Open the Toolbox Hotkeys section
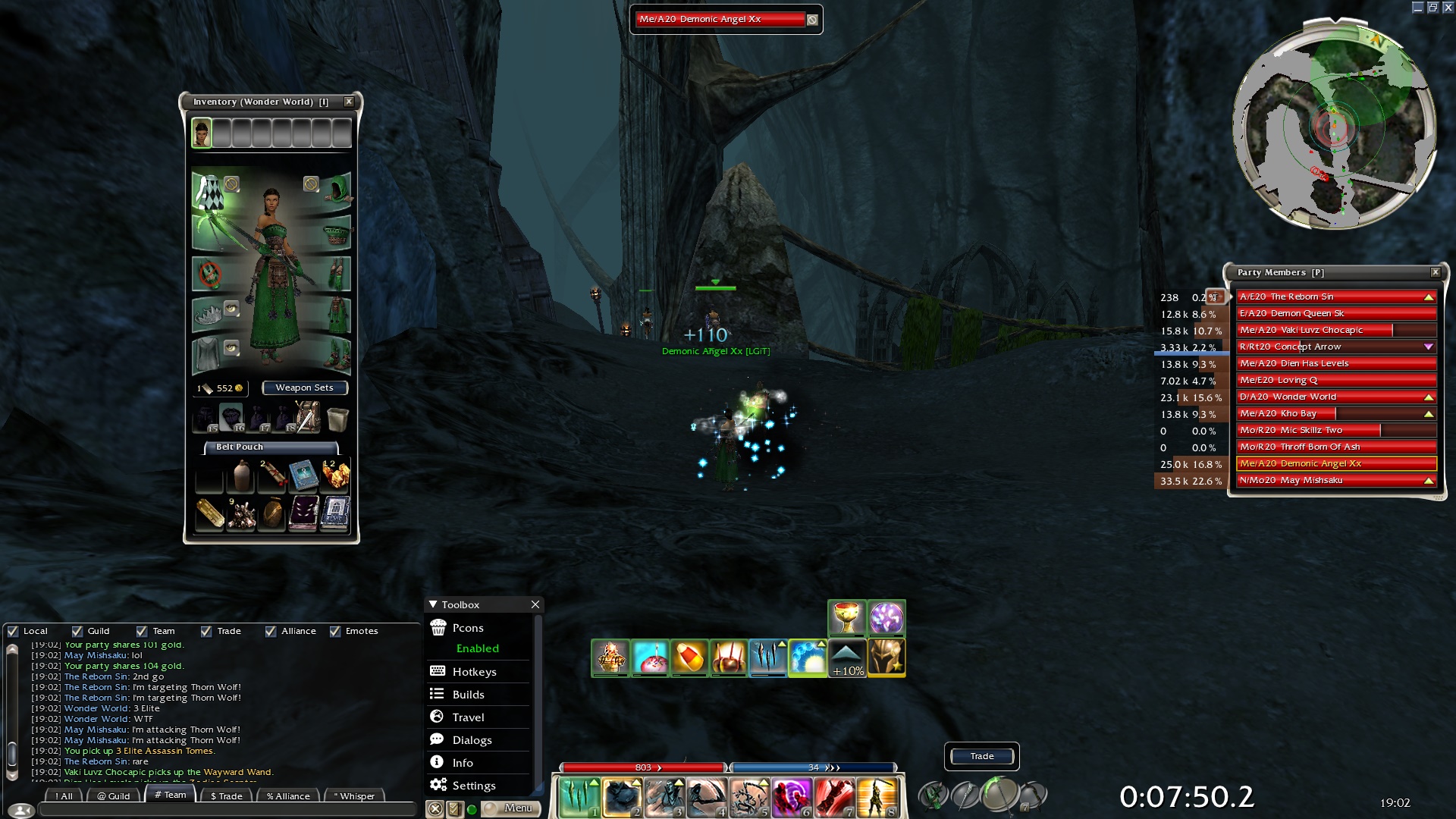This screenshot has height=819, width=1456. (474, 672)
